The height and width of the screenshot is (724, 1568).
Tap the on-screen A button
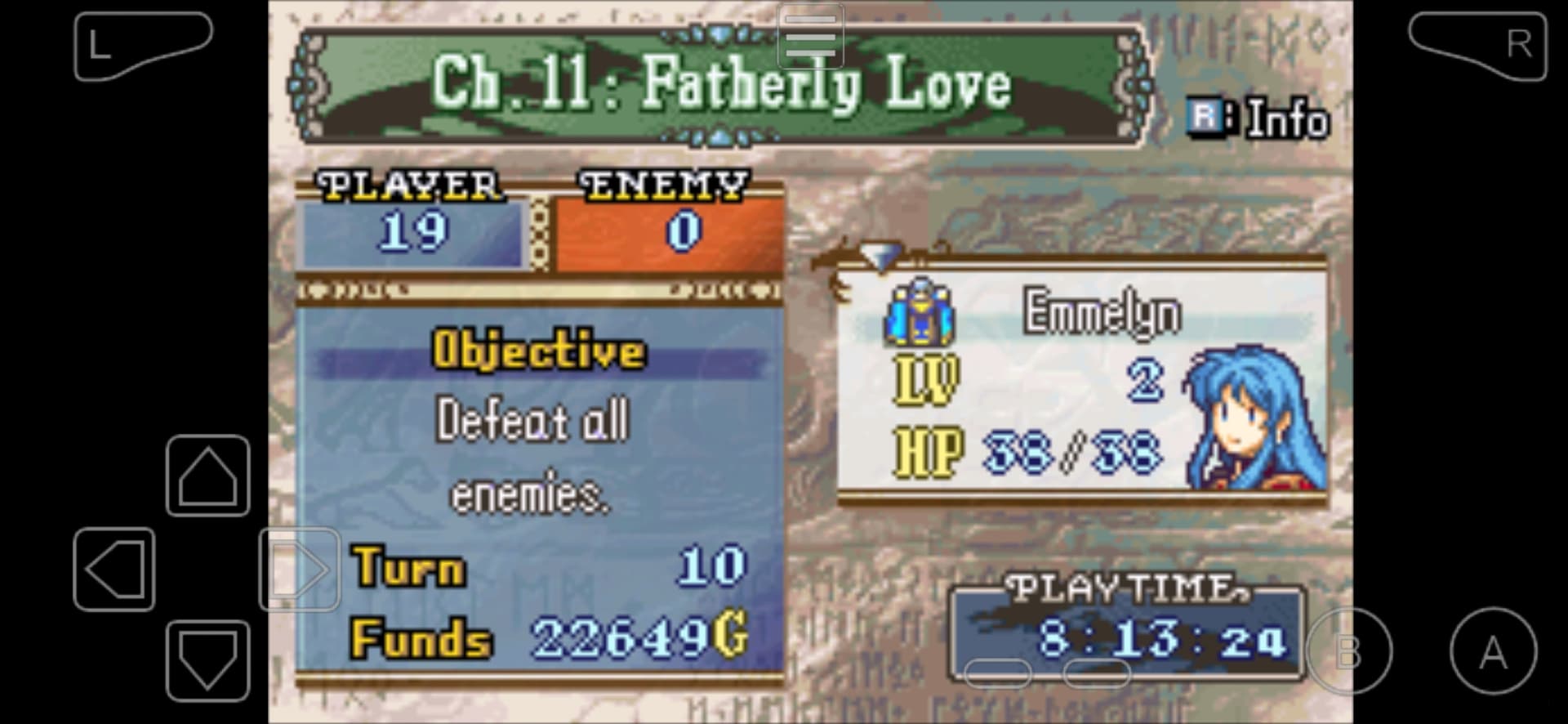(1493, 651)
